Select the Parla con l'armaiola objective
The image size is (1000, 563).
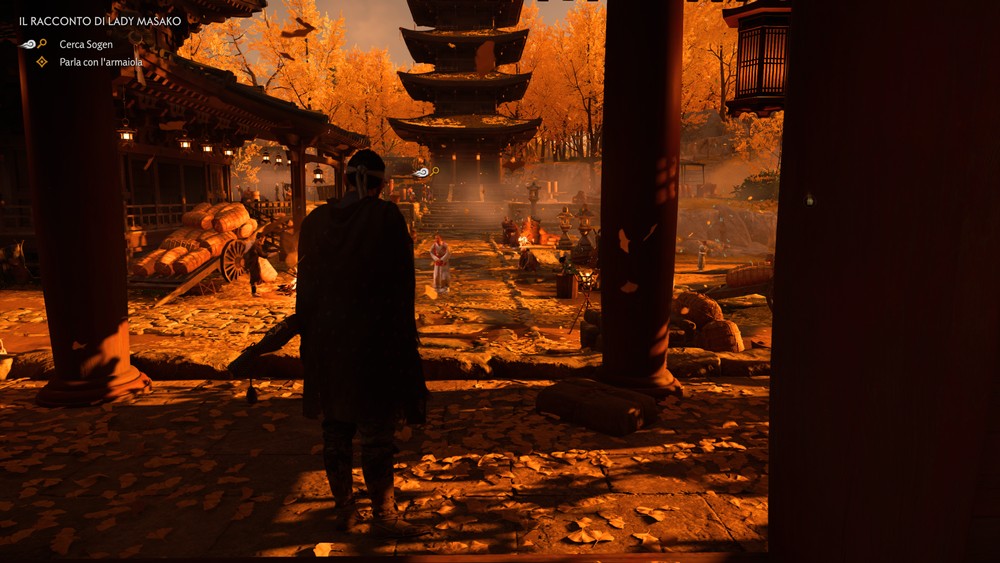[100, 62]
